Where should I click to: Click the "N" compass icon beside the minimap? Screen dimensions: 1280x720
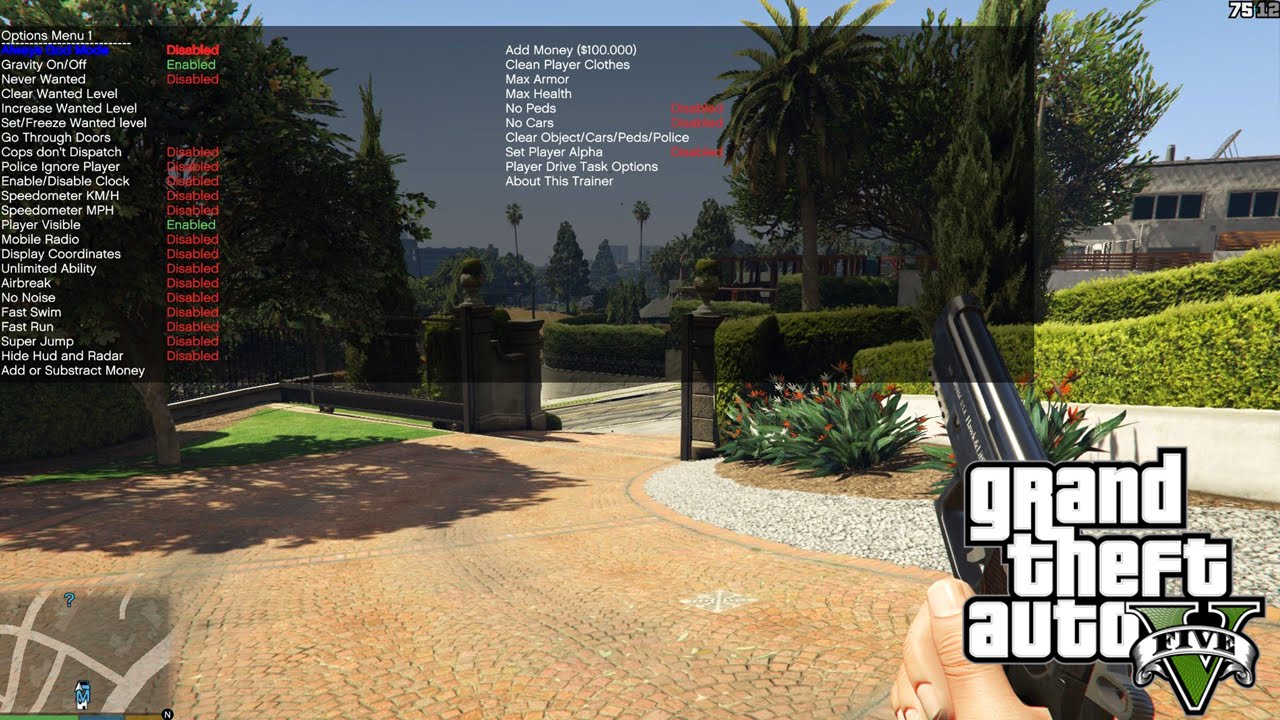(x=166, y=714)
